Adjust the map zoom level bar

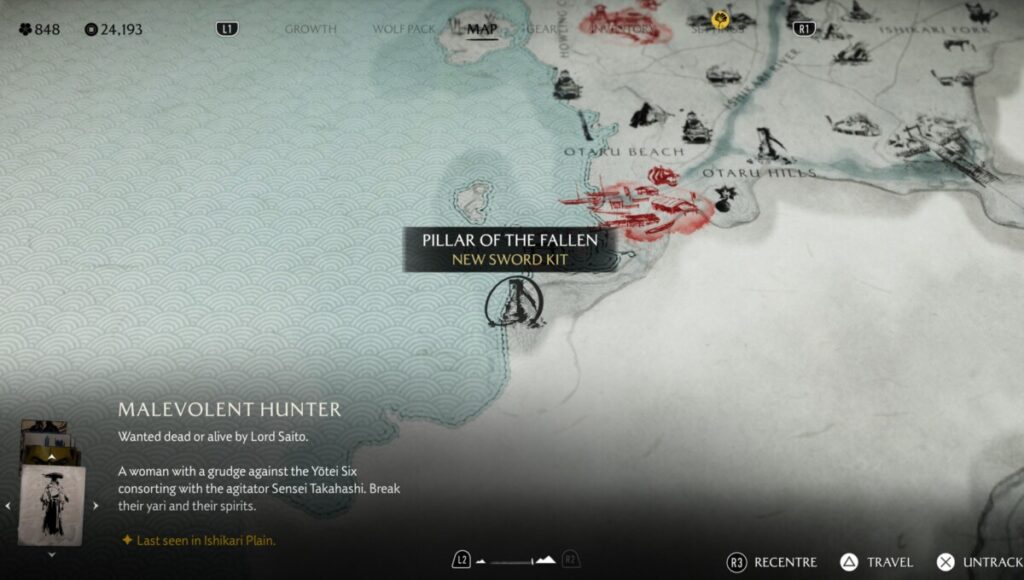coord(516,561)
